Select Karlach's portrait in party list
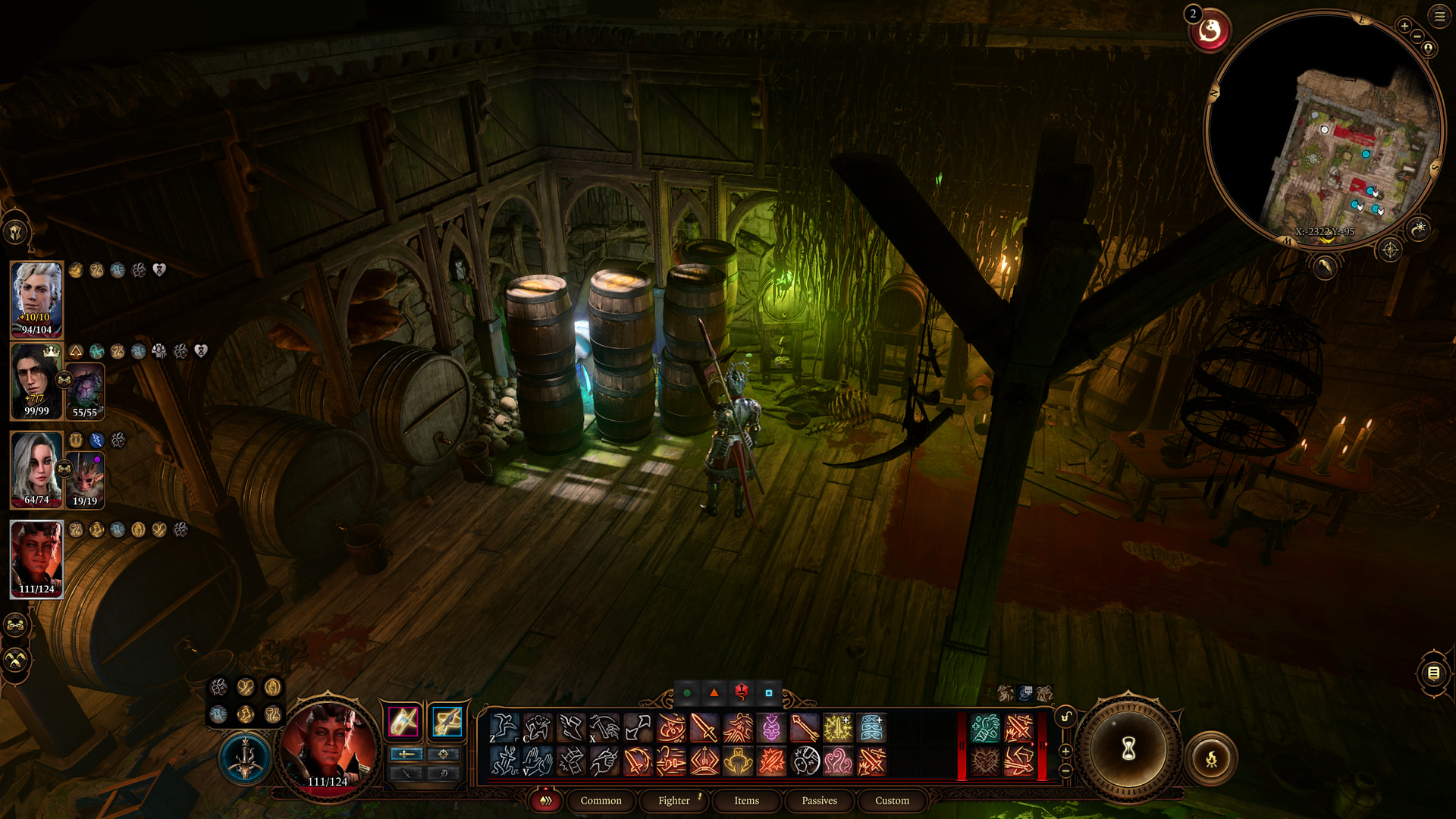The image size is (1456, 819). click(36, 558)
